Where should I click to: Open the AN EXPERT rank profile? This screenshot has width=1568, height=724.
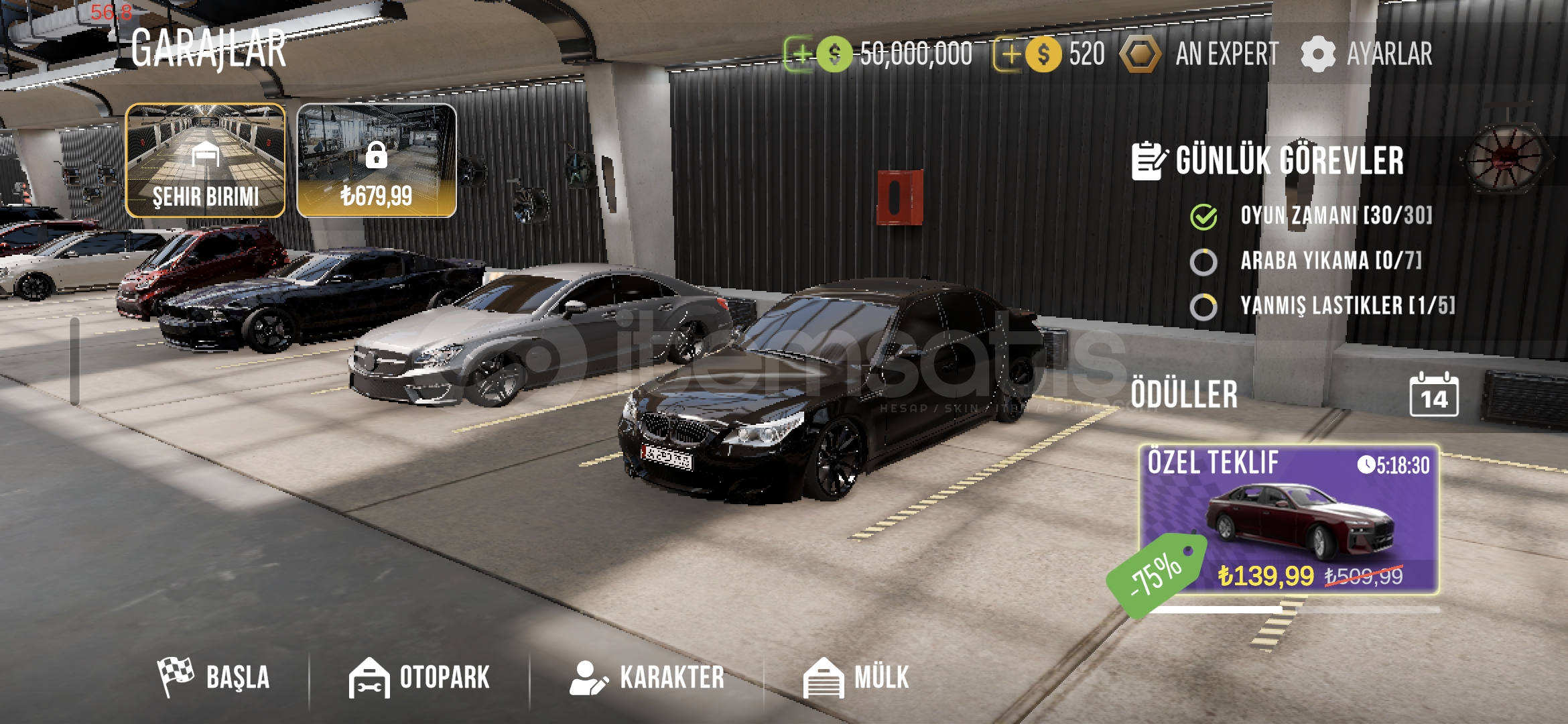(x=1200, y=54)
